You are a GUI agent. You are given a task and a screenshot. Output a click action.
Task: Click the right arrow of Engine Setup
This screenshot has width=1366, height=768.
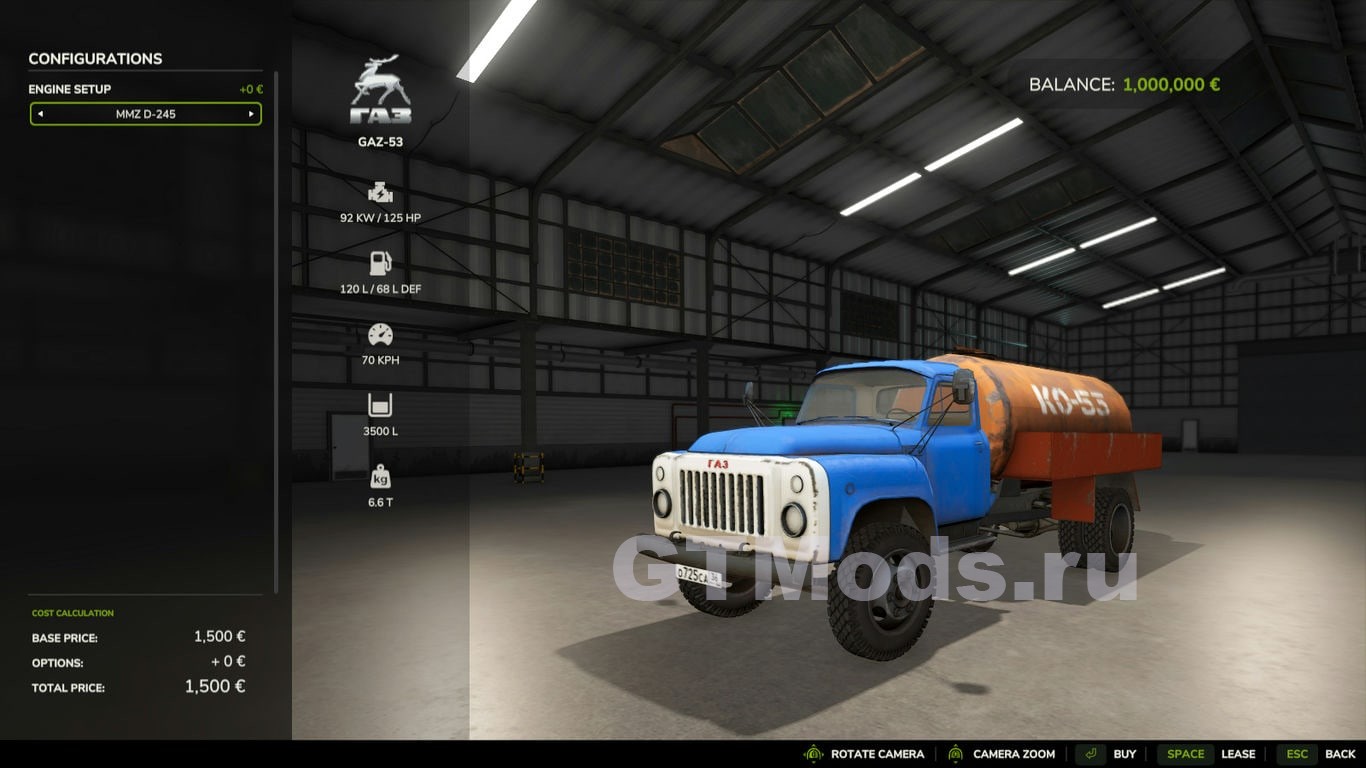[251, 114]
